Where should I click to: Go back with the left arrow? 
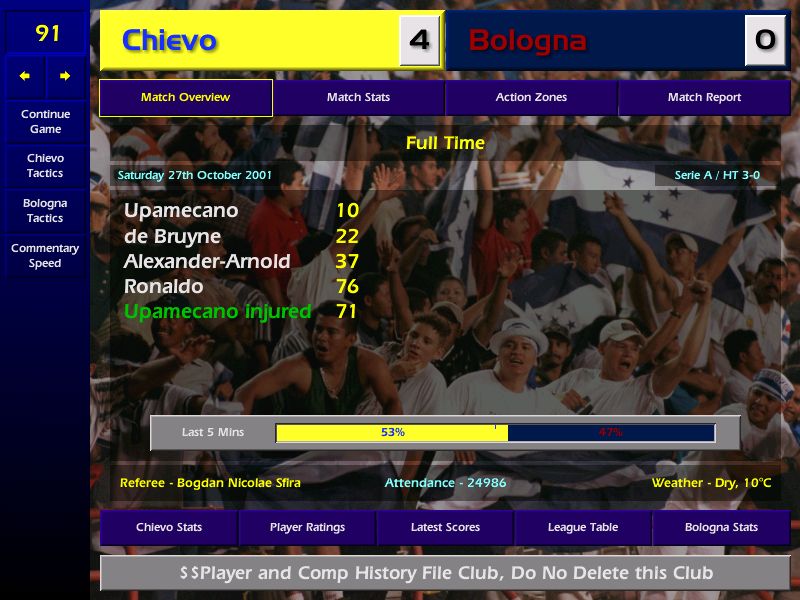point(25,76)
